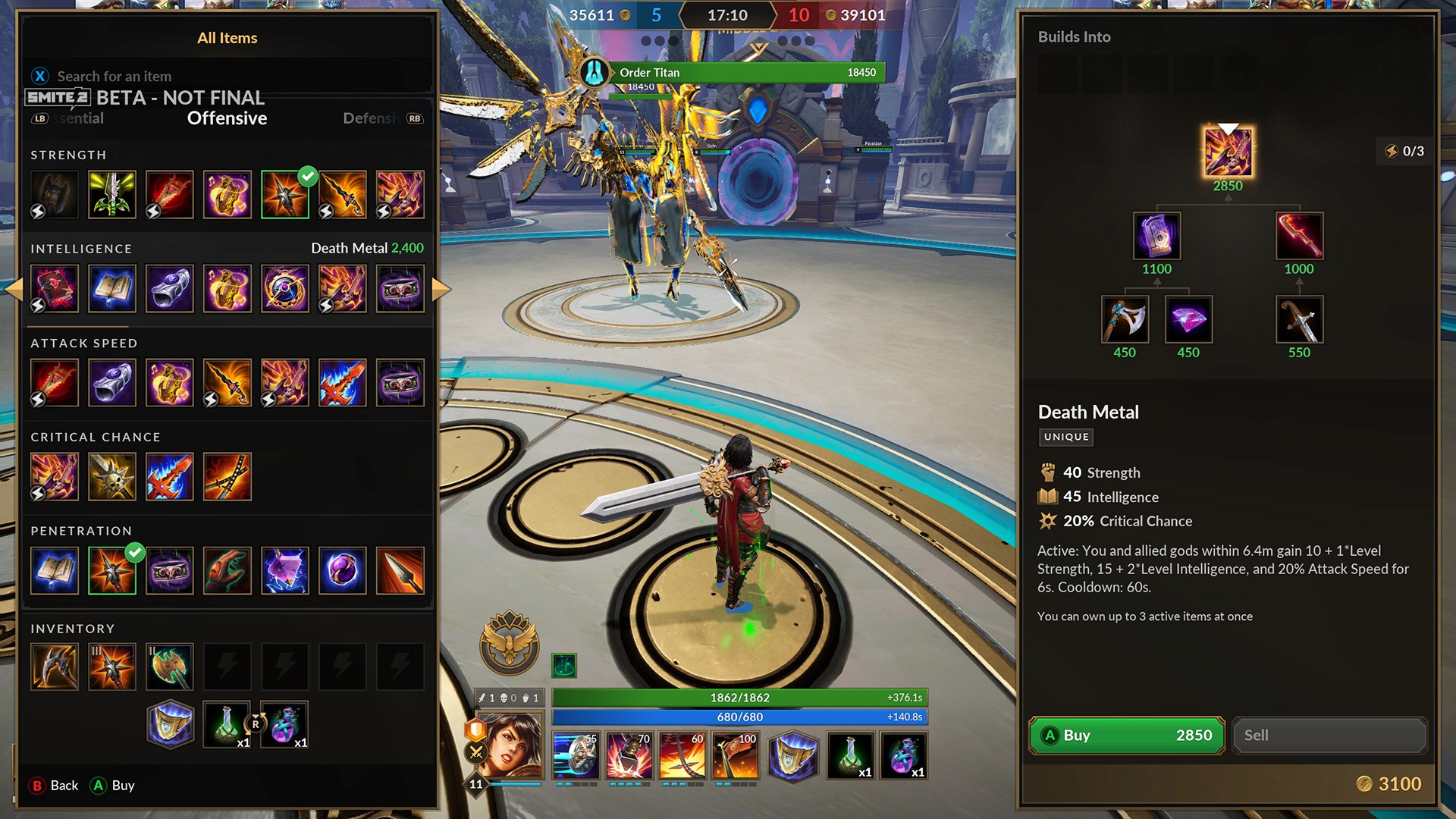Choose the 450 gold axe component

1125,319
